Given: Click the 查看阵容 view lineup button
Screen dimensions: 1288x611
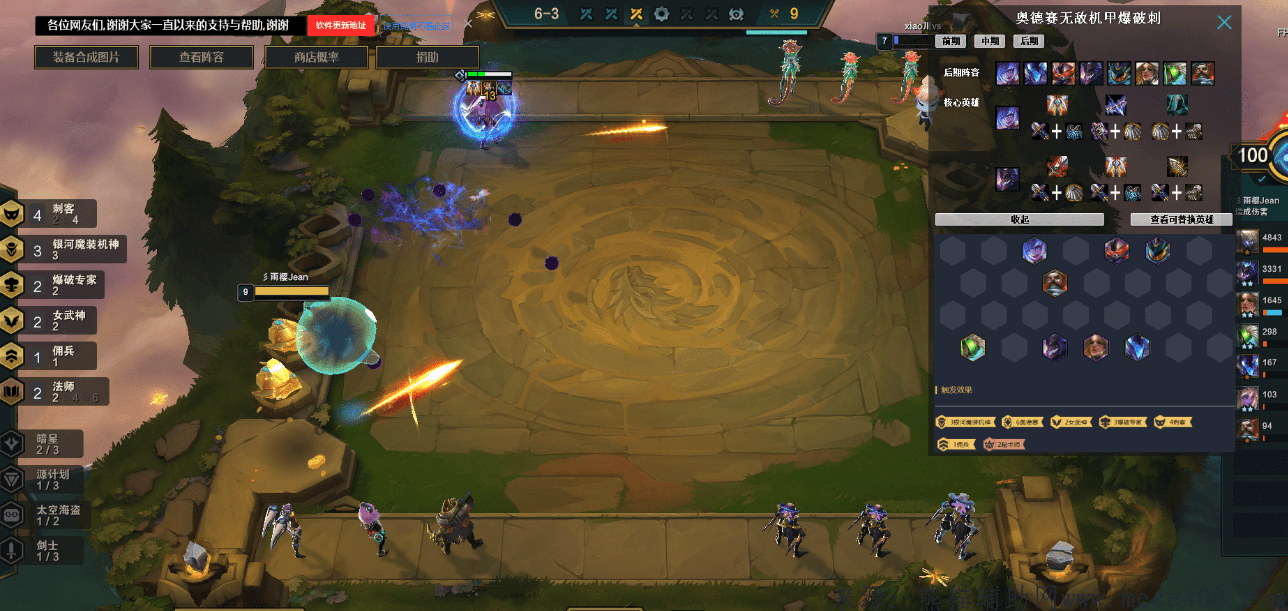Looking at the screenshot, I should click(201, 58).
